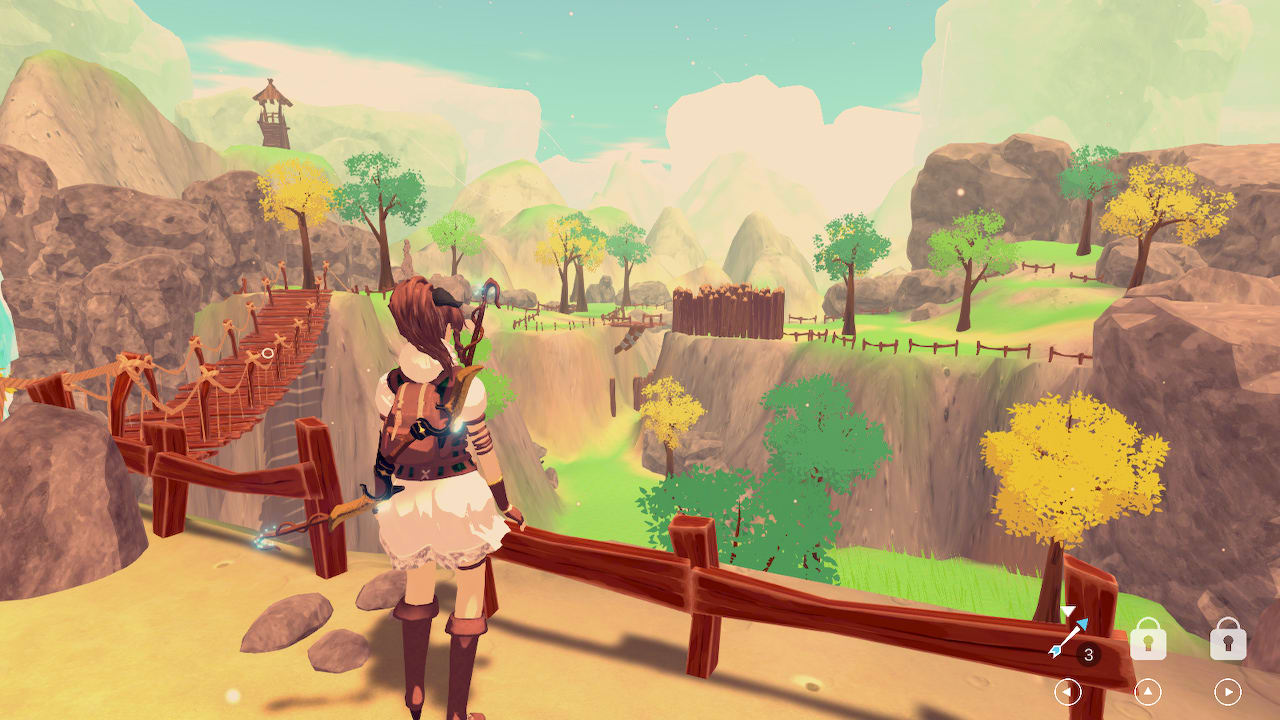Image resolution: width=1280 pixels, height=720 pixels.
Task: Toggle the right lock with brown keyhole
Action: [1228, 640]
